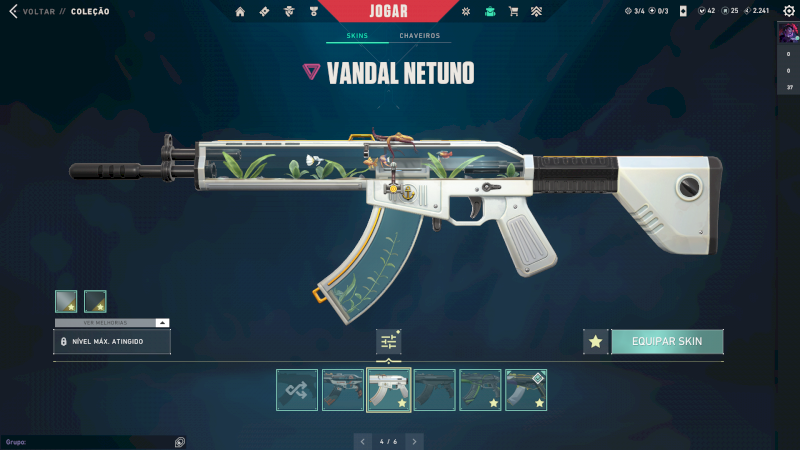The height and width of the screenshot is (450, 800).
Task: Open the battle pass ticket icon
Action: coord(264,11)
